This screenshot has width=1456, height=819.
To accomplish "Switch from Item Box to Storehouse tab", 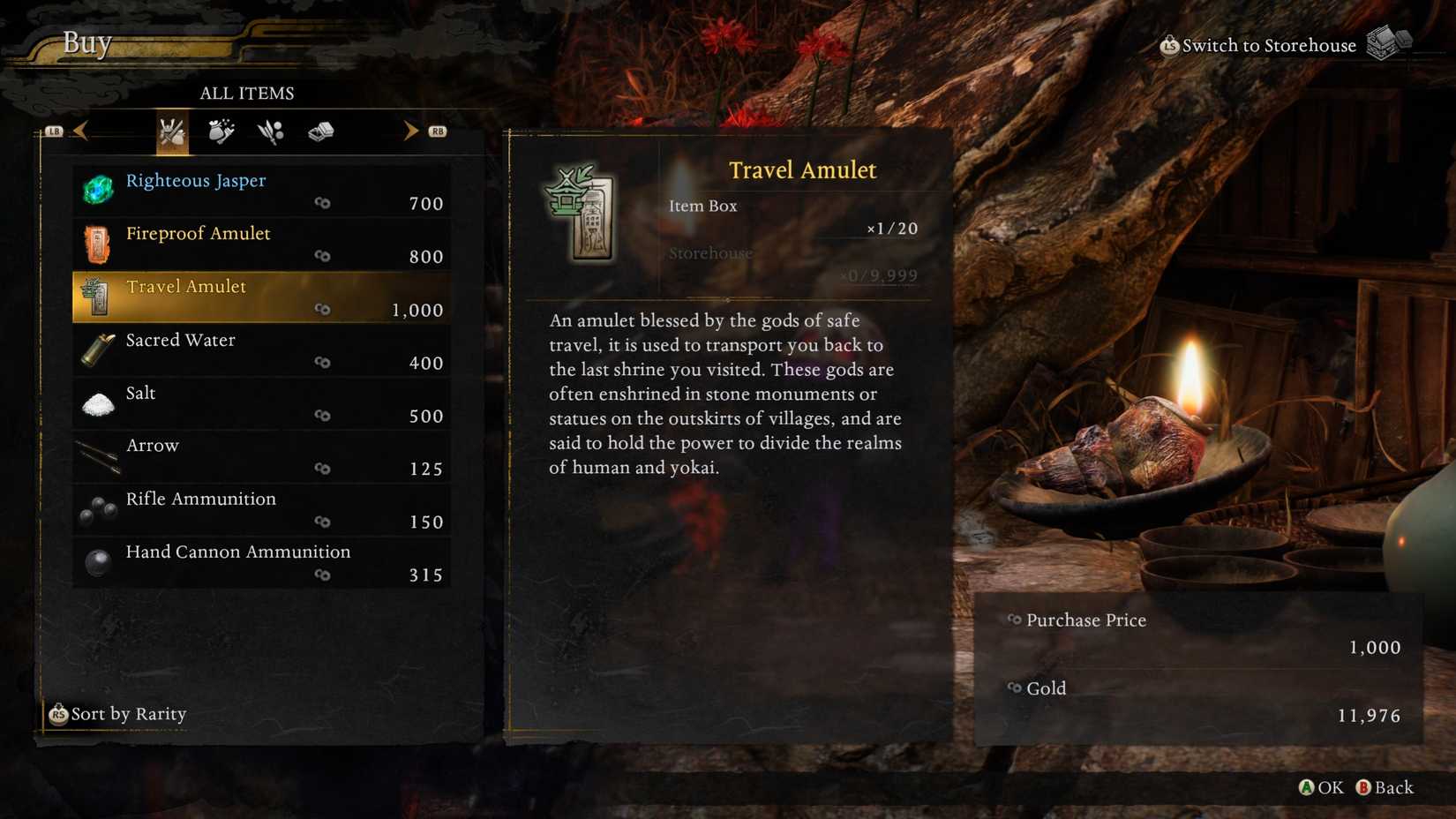I will click(711, 252).
